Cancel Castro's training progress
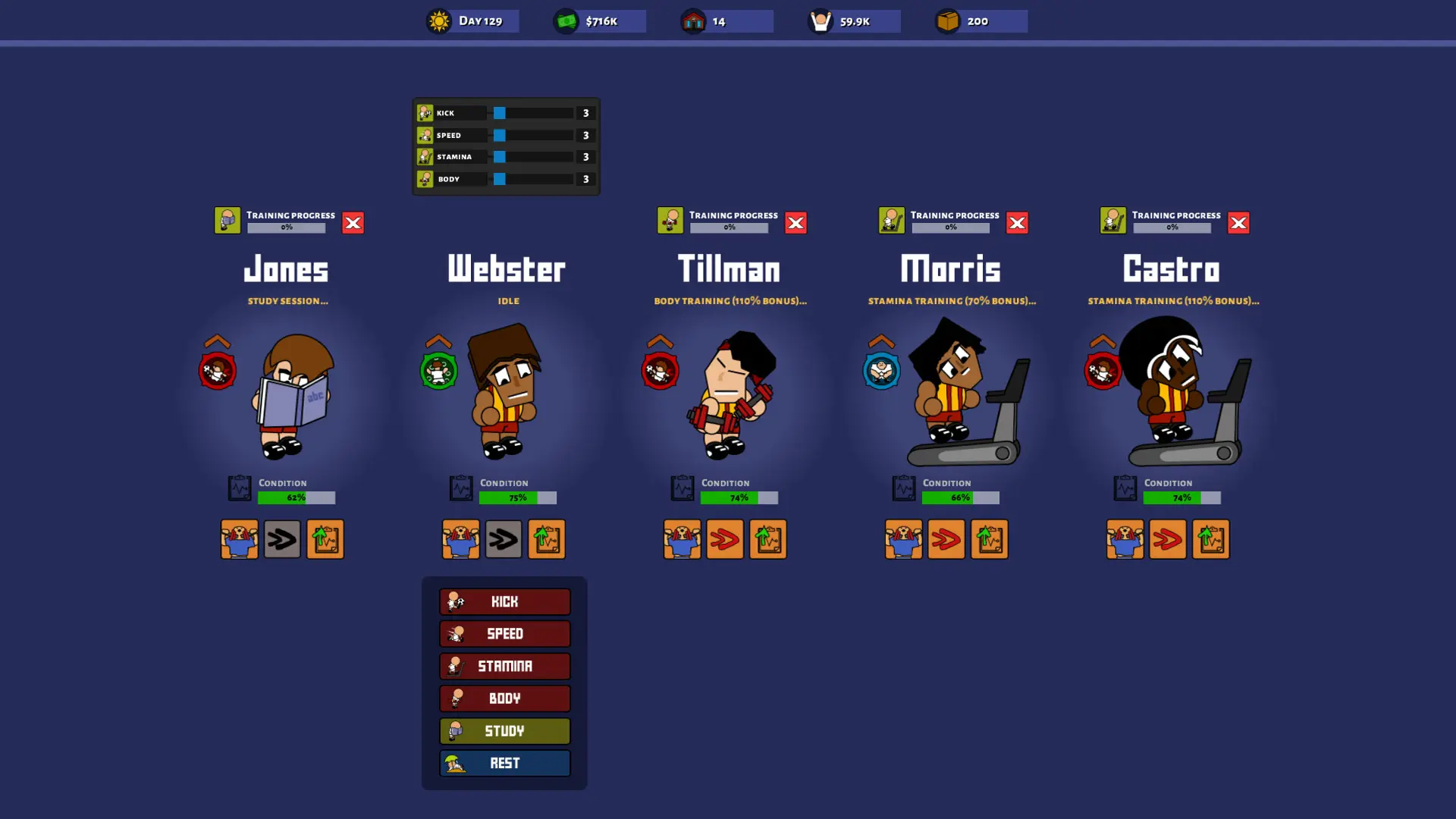The image size is (1456, 819). tap(1238, 222)
